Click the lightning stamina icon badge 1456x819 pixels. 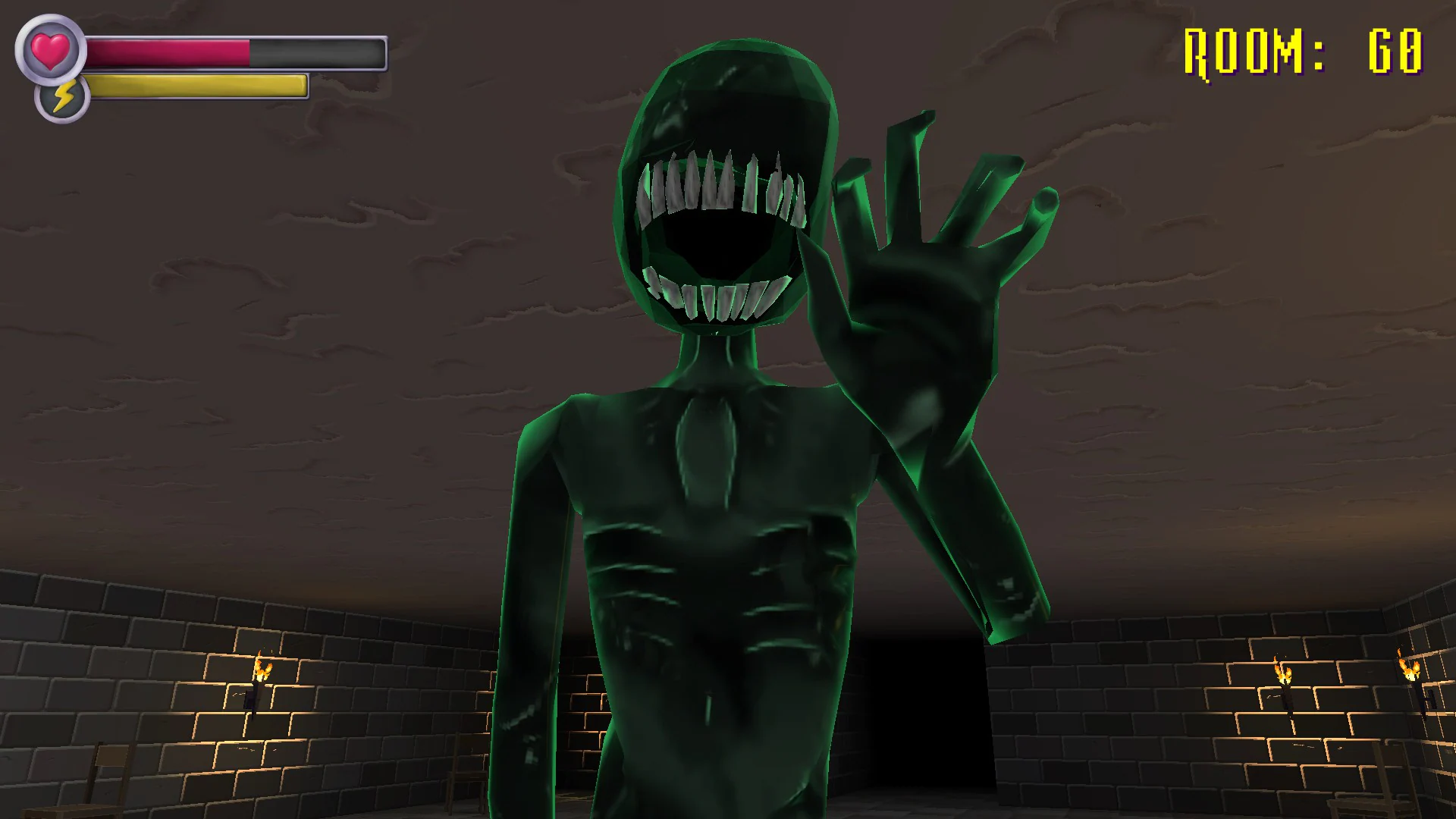tap(62, 96)
